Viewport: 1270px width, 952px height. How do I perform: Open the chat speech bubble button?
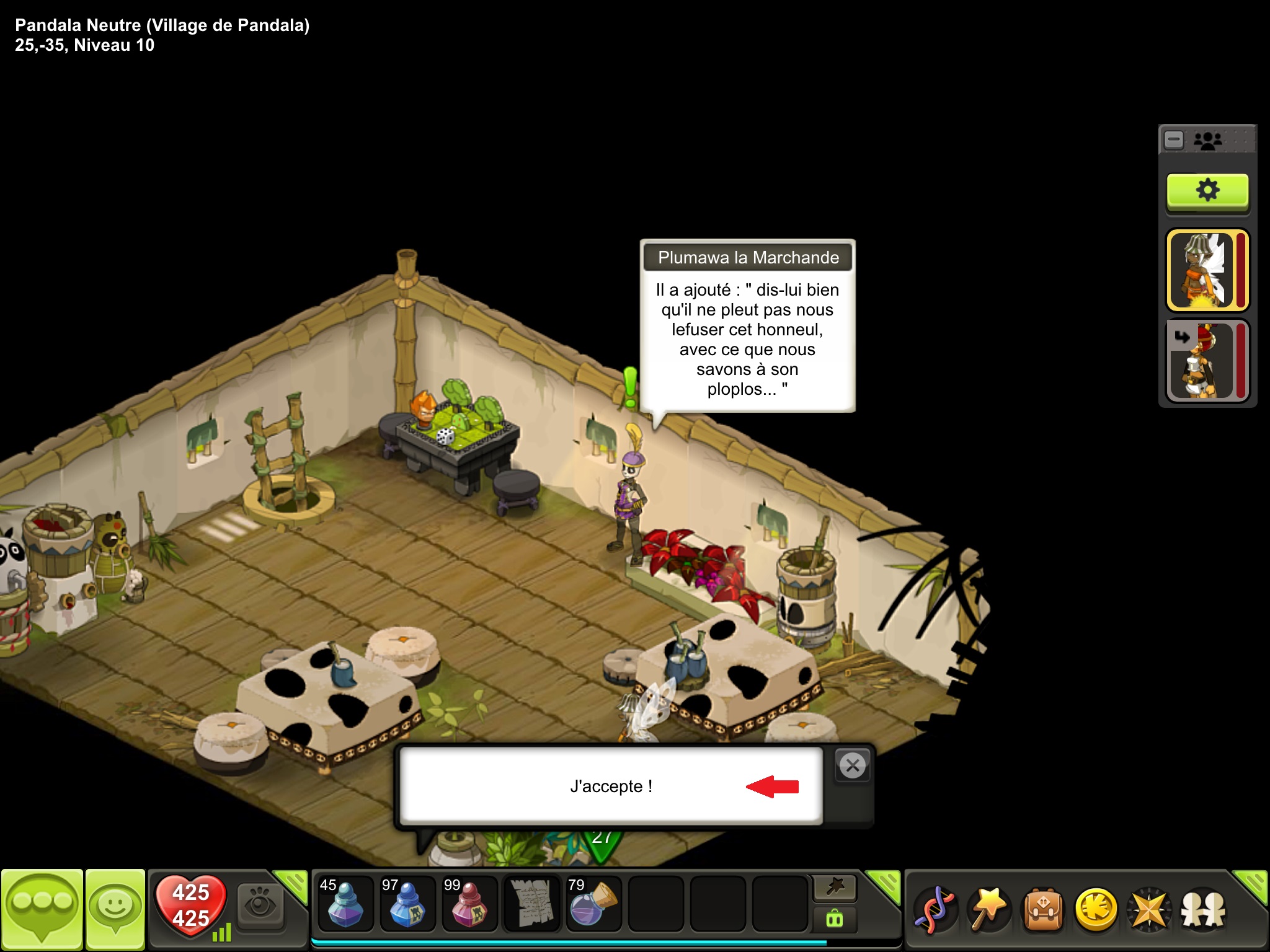click(42, 909)
